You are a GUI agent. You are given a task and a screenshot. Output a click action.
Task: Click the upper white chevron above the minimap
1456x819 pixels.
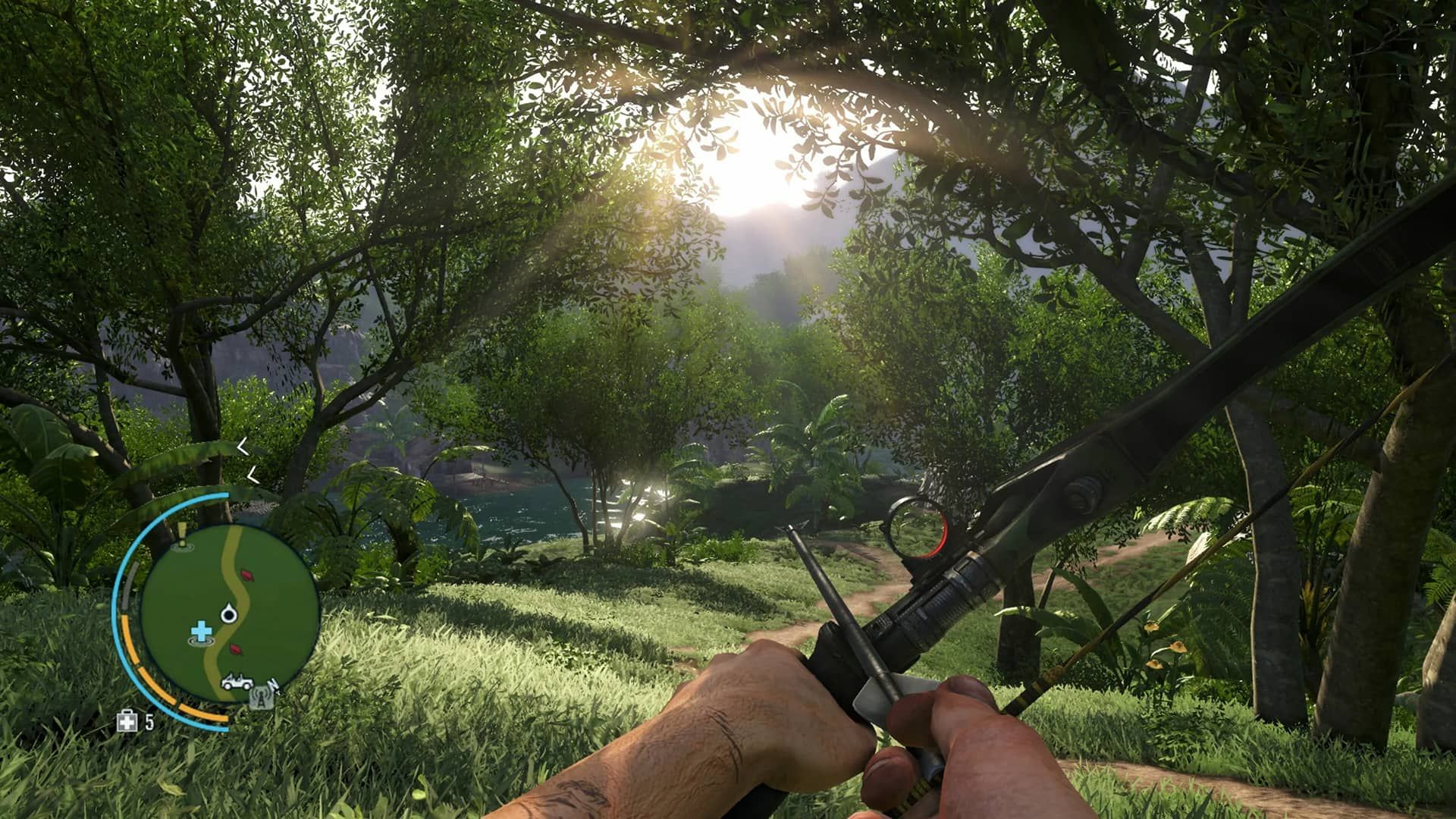241,447
